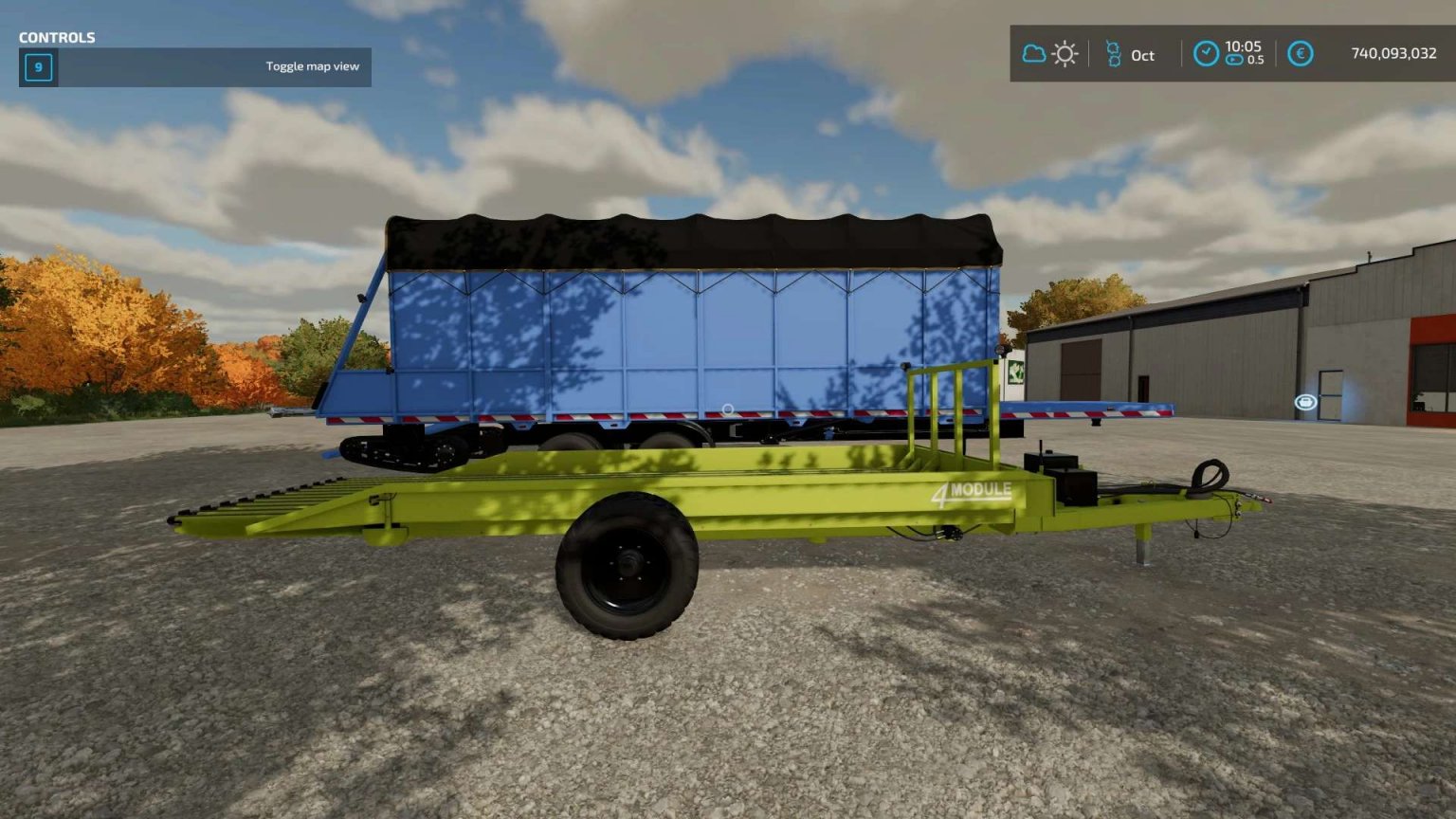Toggle map view using the controls hint
The image size is (1456, 819).
coord(313,66)
